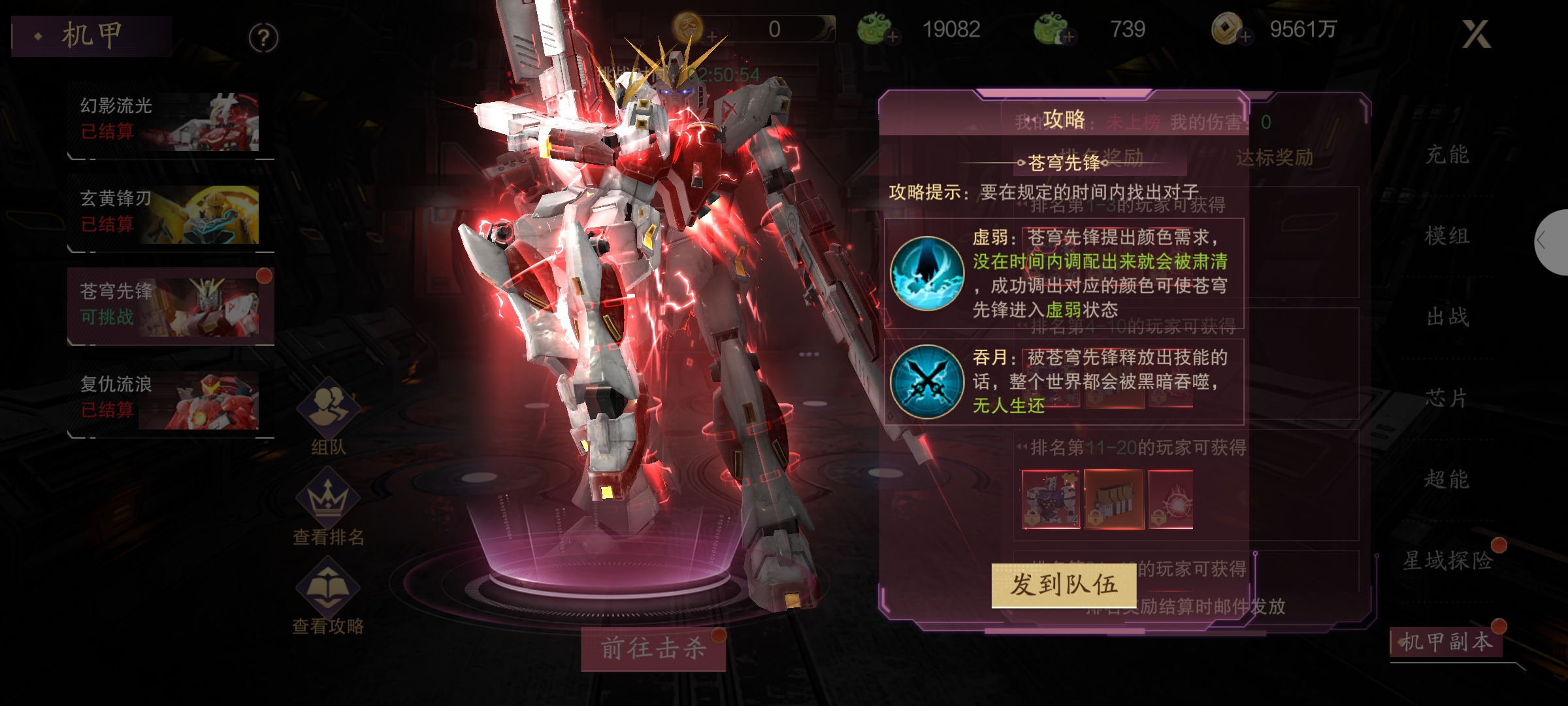
Task: Open the 芯片 chip section
Action: (1446, 398)
